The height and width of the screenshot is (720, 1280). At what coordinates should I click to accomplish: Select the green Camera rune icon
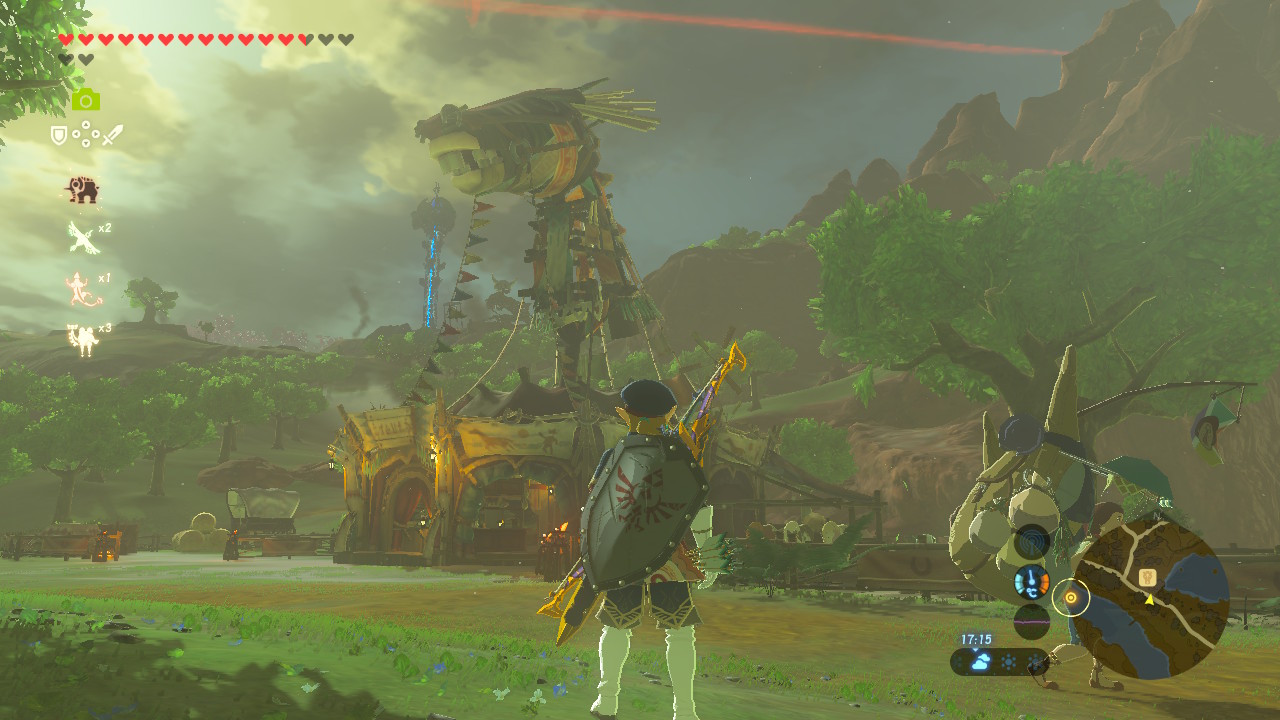pyautogui.click(x=85, y=99)
